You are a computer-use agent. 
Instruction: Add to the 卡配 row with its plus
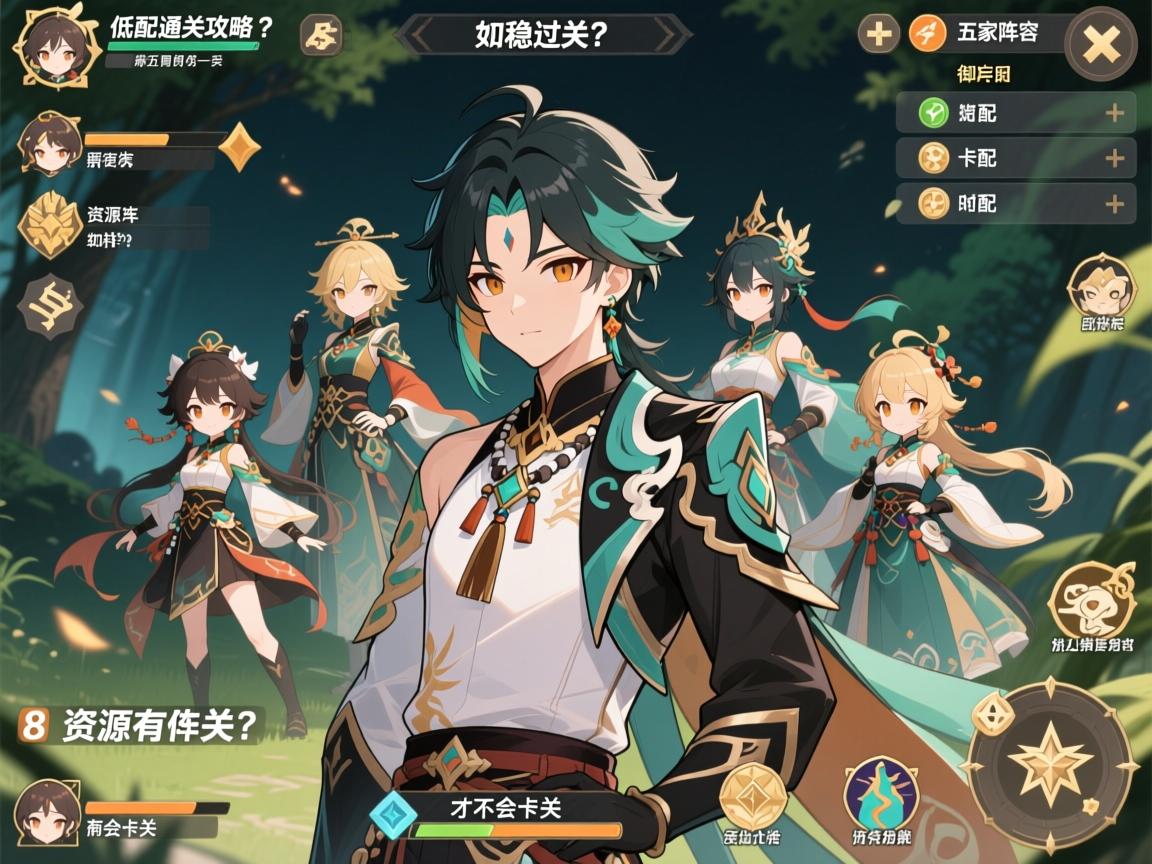point(1114,158)
